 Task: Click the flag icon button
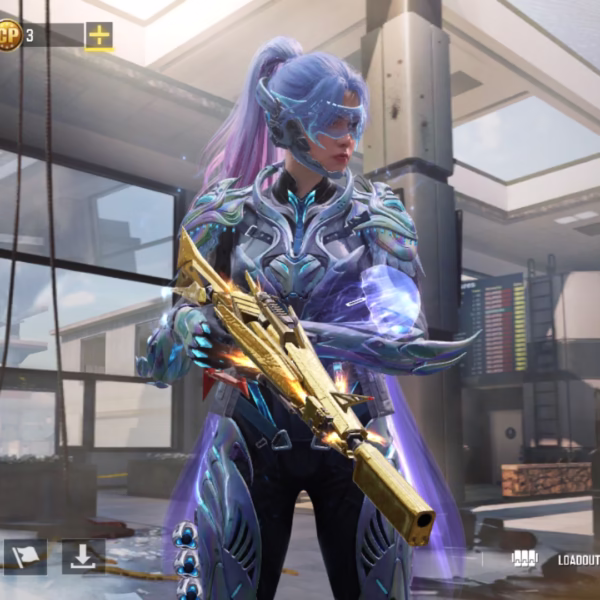pos(25,557)
